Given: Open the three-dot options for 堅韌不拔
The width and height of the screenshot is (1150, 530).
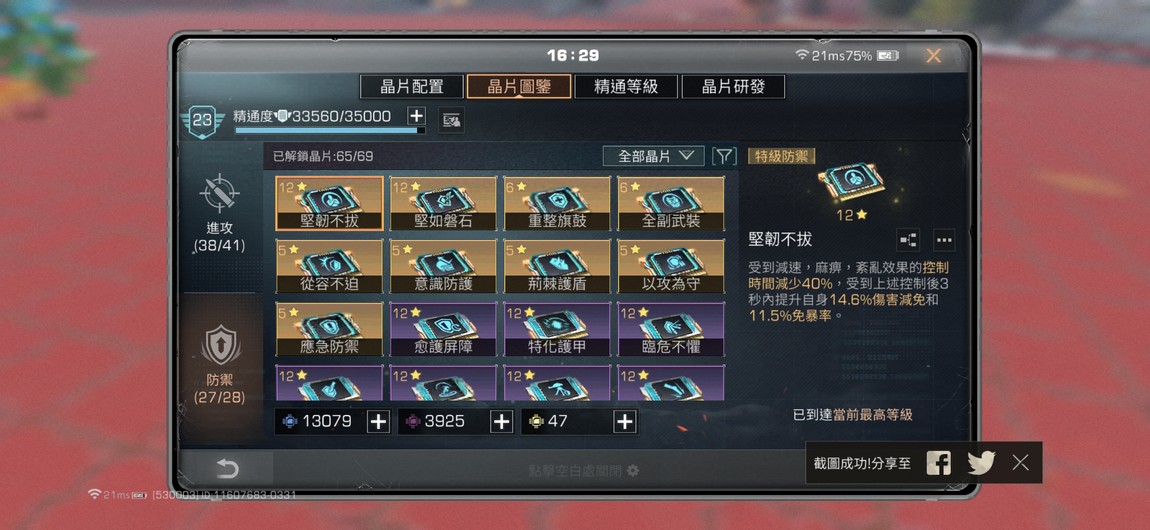Looking at the screenshot, I should 944,240.
